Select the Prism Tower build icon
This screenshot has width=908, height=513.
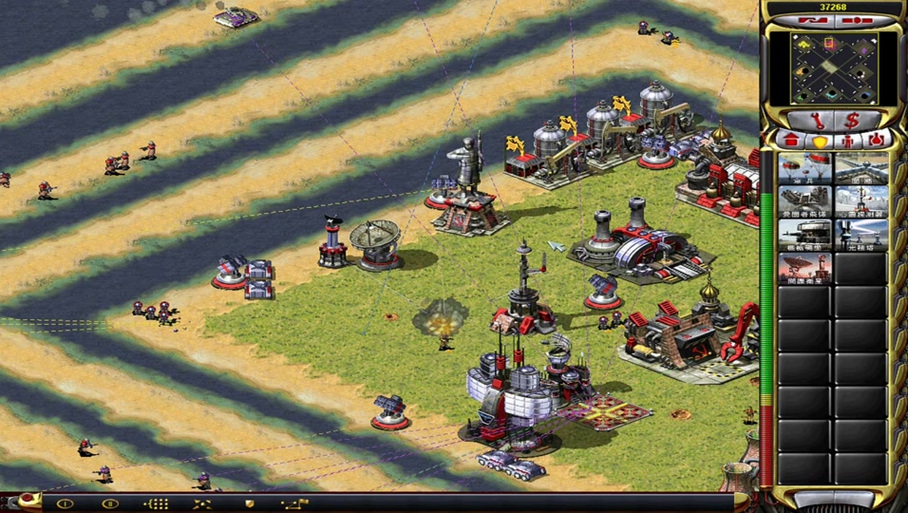coord(861,235)
